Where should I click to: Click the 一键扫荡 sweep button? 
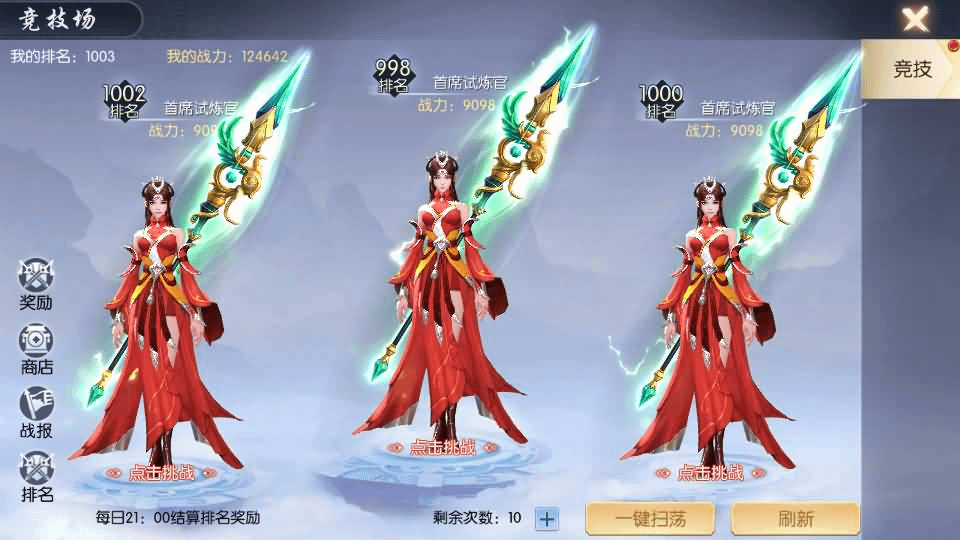tap(650, 518)
